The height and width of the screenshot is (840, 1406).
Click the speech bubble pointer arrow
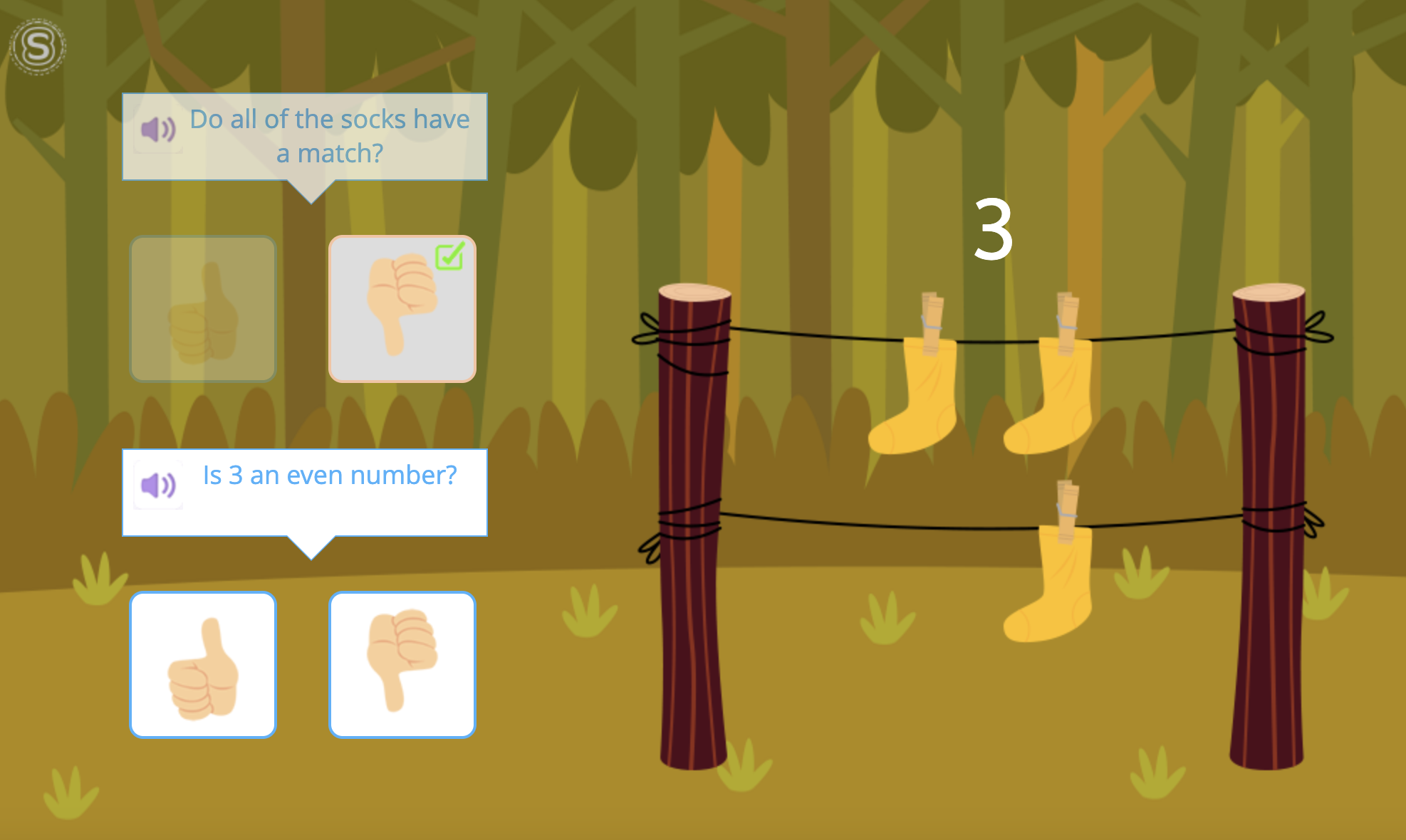pos(310,194)
